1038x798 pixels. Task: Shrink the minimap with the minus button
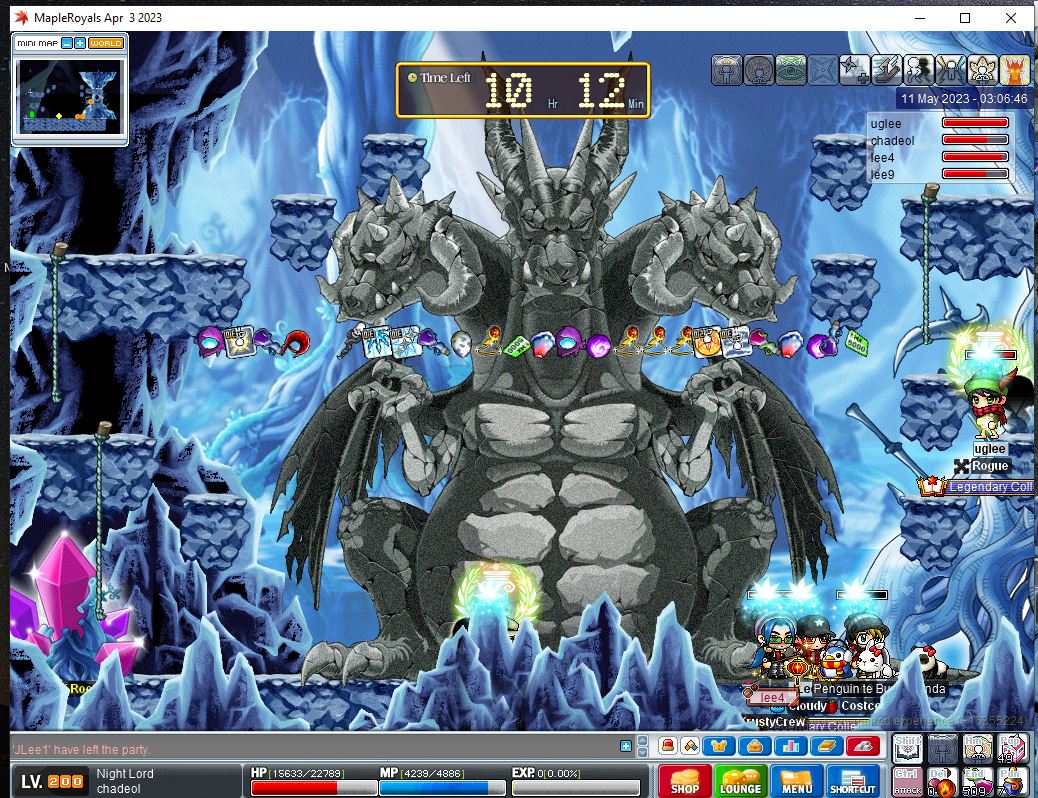[x=66, y=43]
